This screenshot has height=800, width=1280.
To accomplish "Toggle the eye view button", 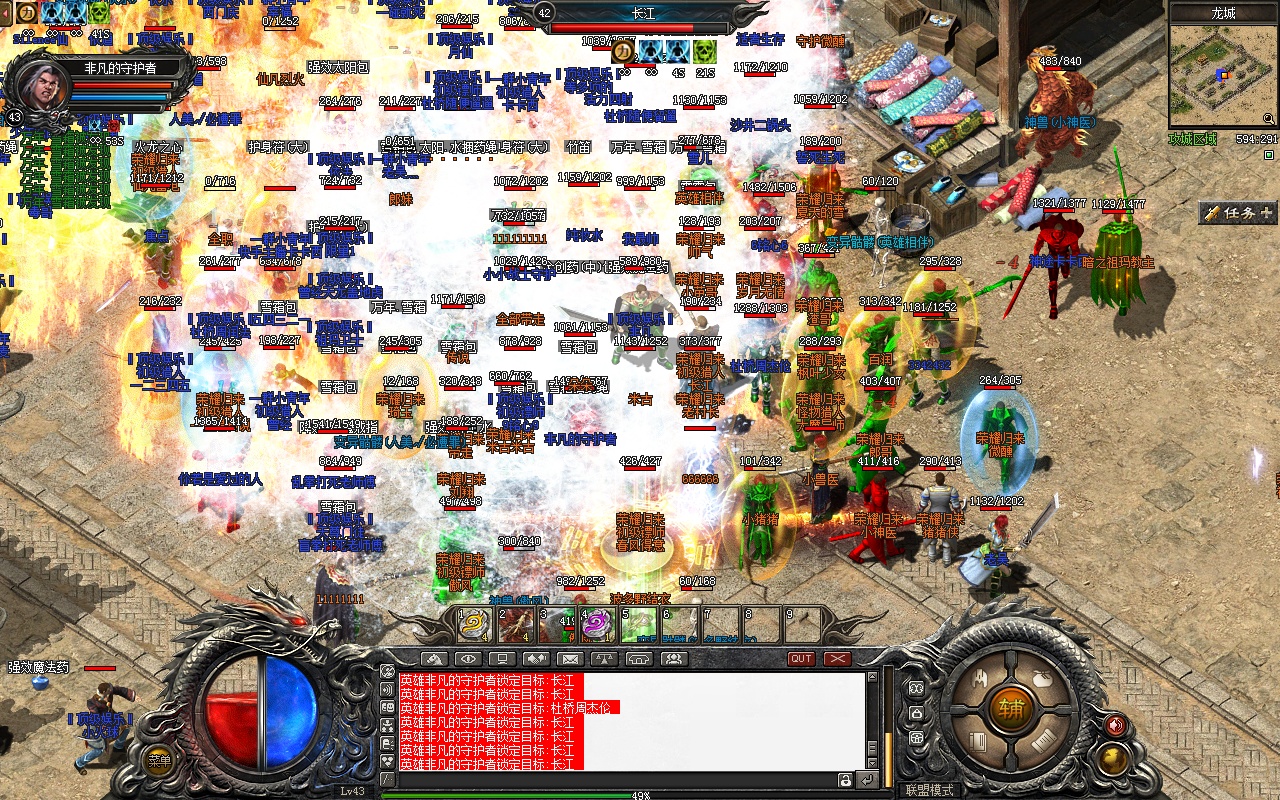I will [467, 659].
